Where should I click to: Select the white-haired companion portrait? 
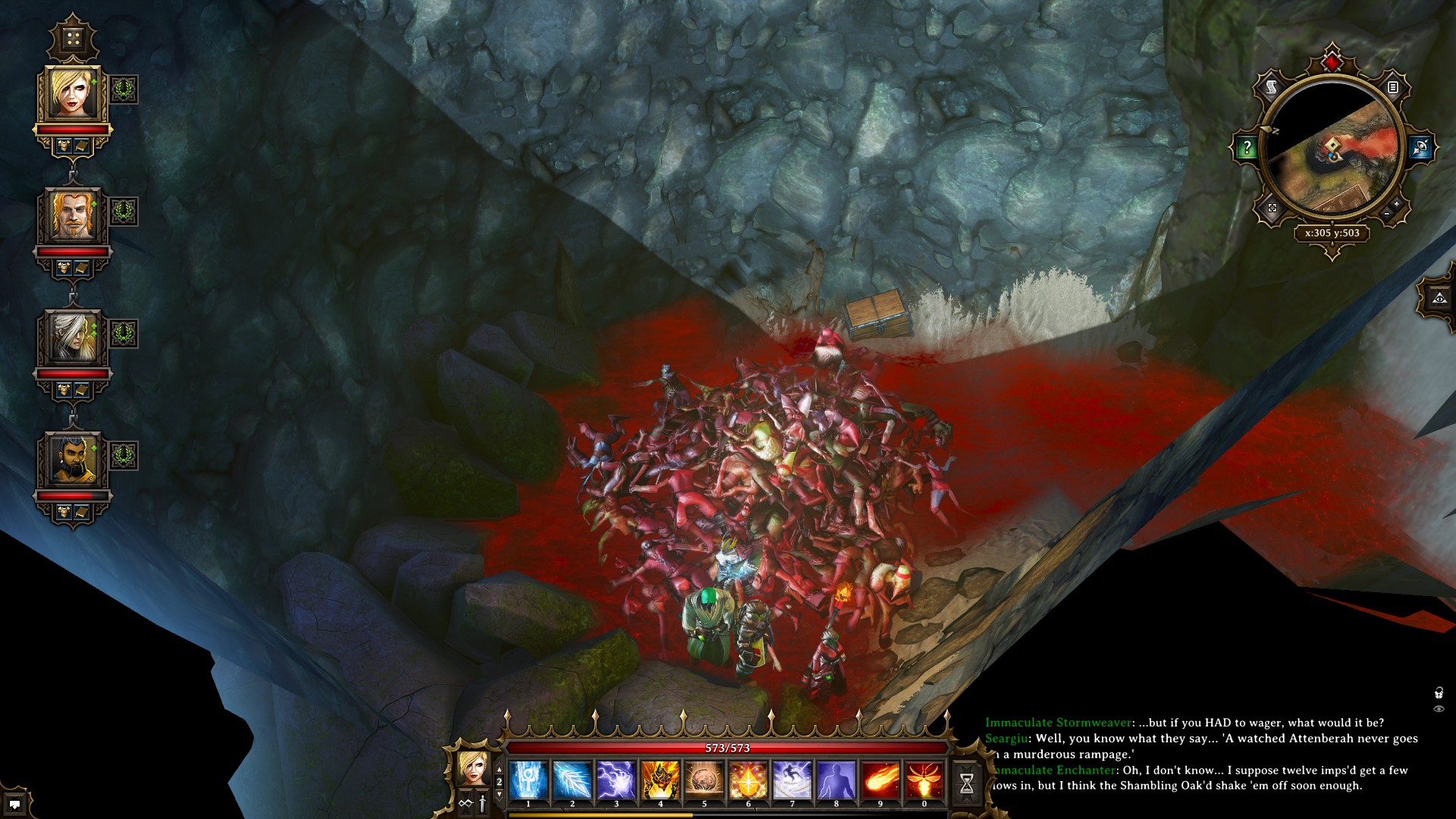73,337
